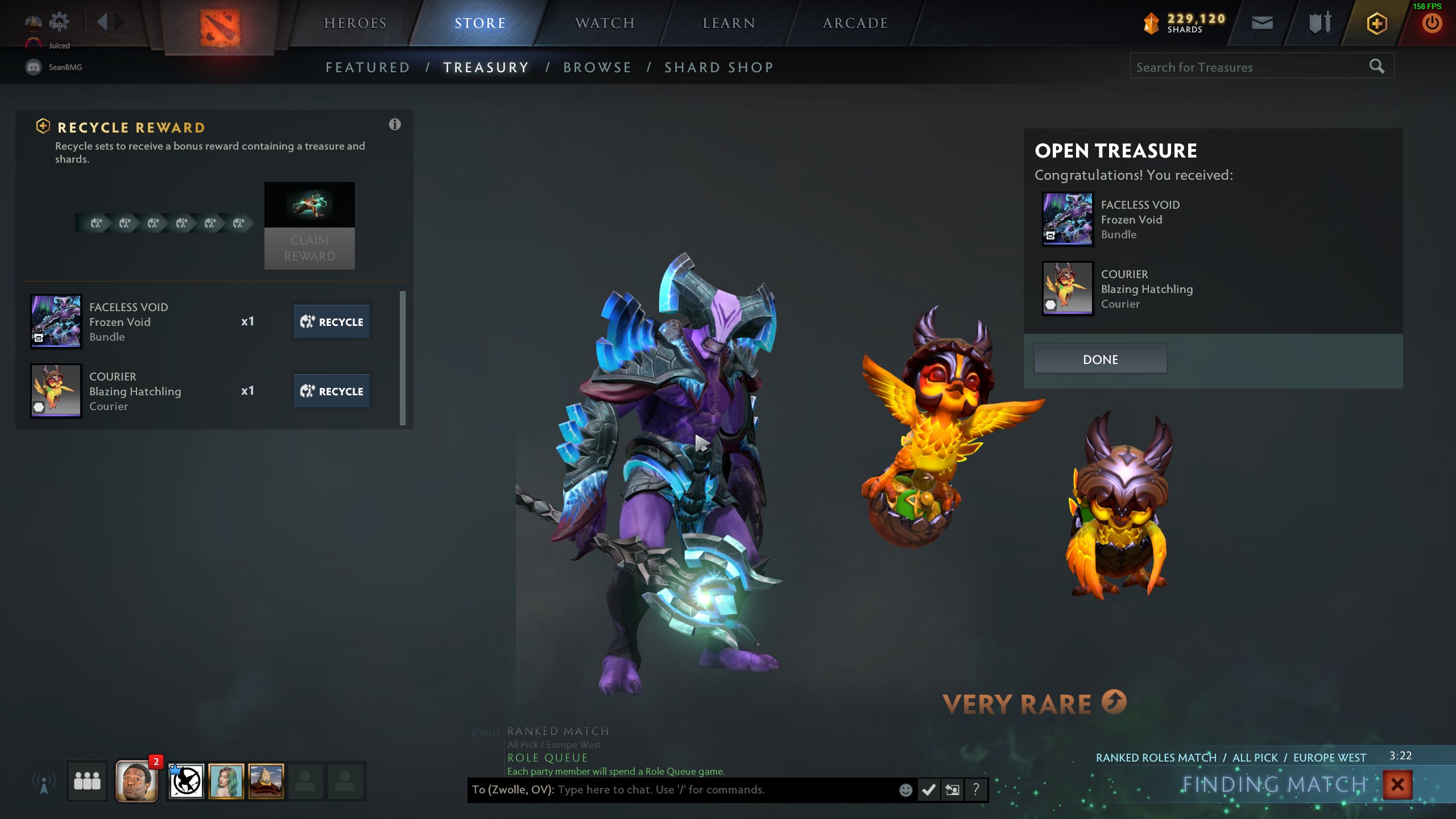
Task: Visit the Shard Shop
Action: (x=719, y=68)
